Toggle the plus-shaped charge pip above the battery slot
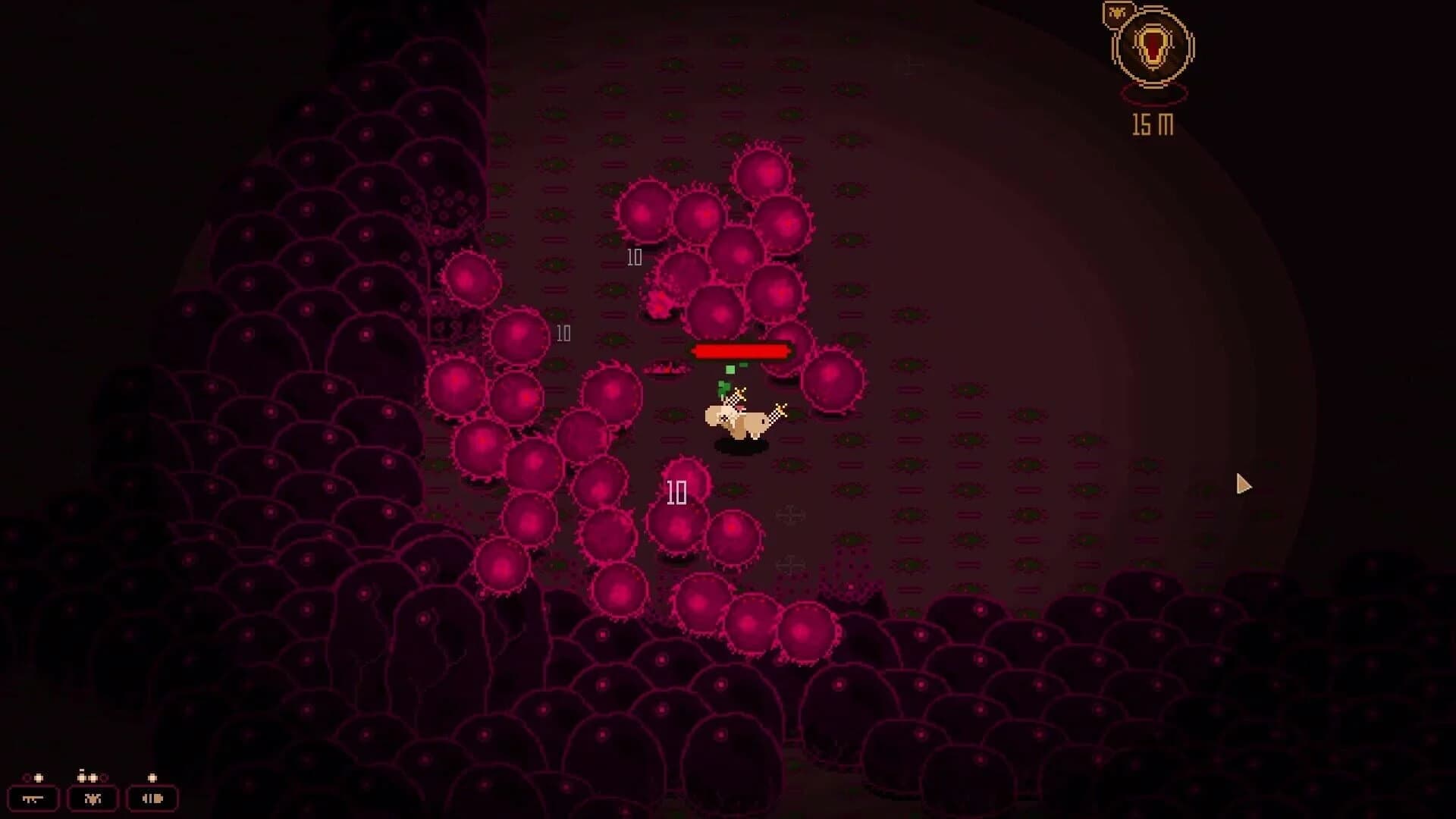 [x=152, y=777]
